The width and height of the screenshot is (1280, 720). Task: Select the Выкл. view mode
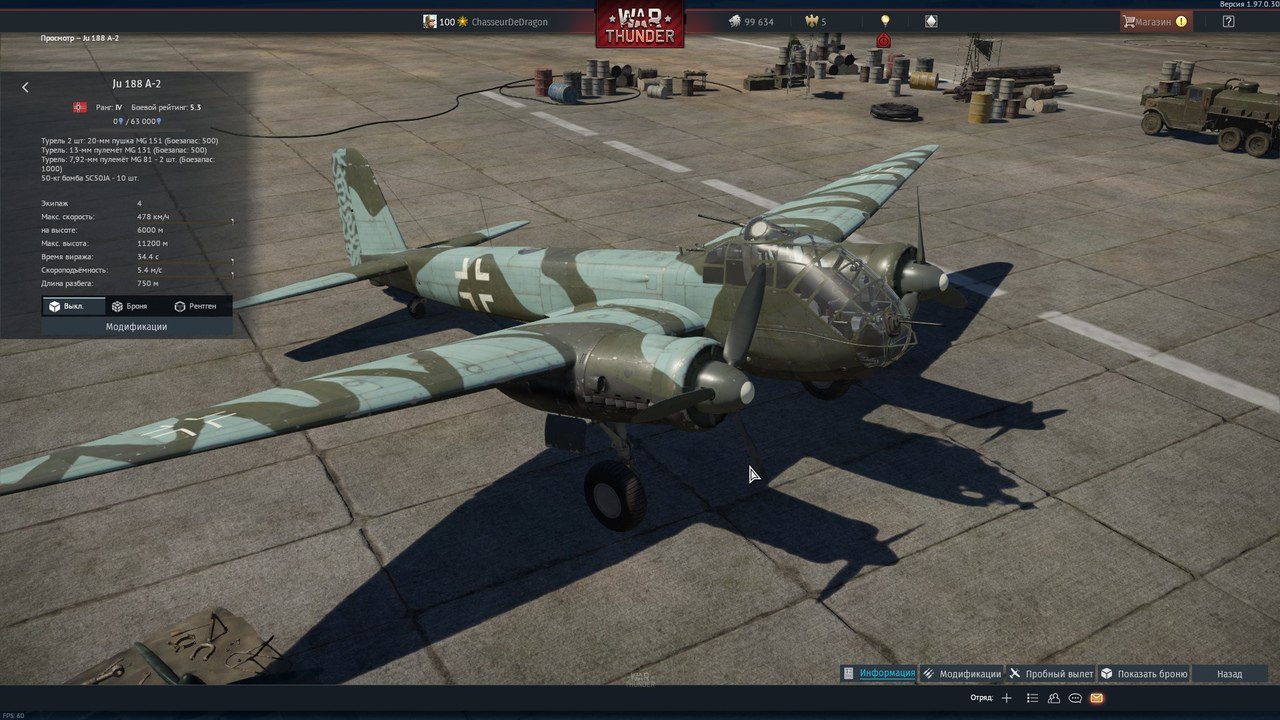(66, 306)
